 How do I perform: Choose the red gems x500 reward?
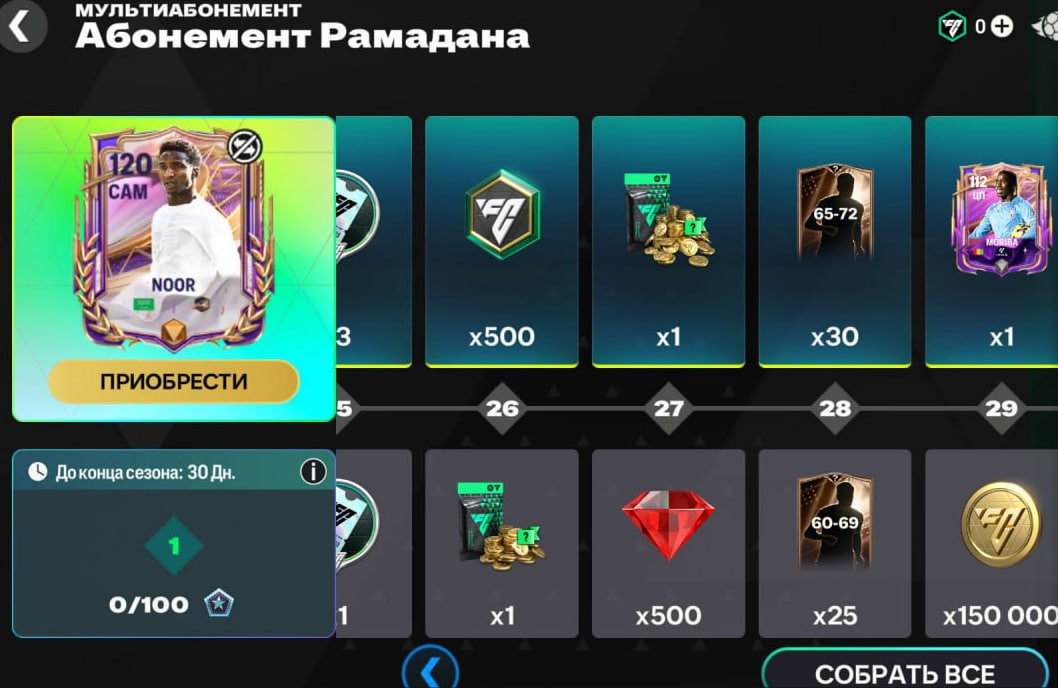tap(668, 542)
